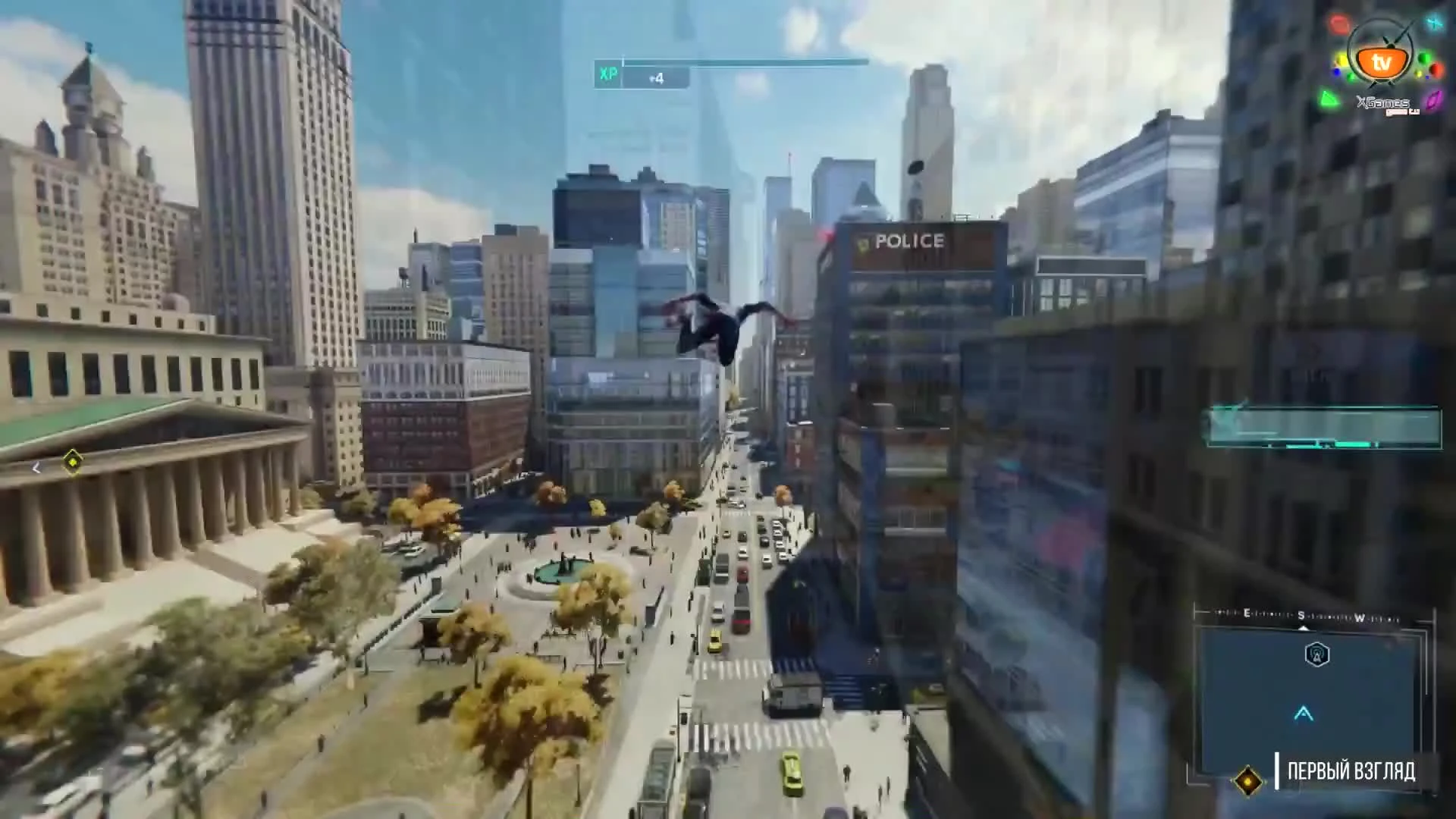Click the S compass letter above the minimap

click(1301, 616)
